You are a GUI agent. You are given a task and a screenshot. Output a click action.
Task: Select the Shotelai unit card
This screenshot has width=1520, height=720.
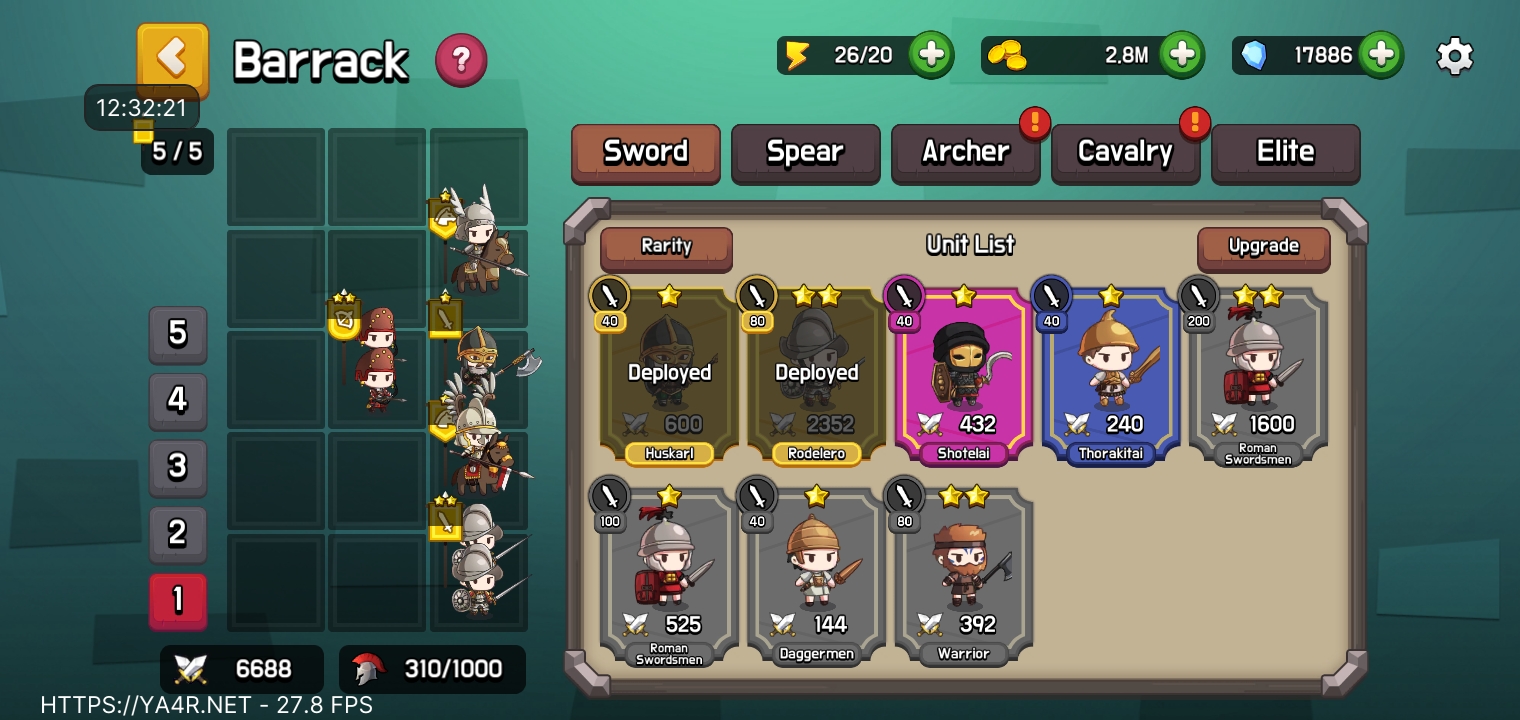(x=963, y=375)
